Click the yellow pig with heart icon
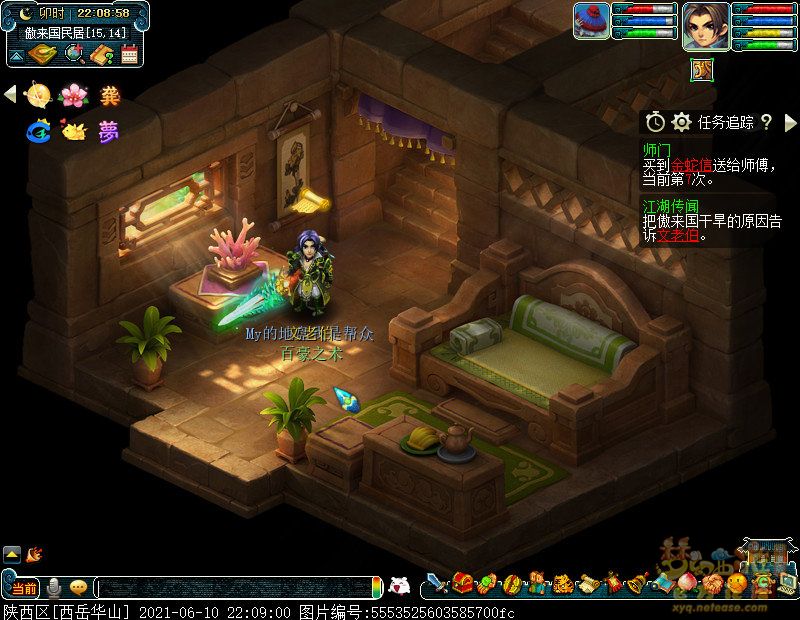The height and width of the screenshot is (620, 800). (x=73, y=131)
